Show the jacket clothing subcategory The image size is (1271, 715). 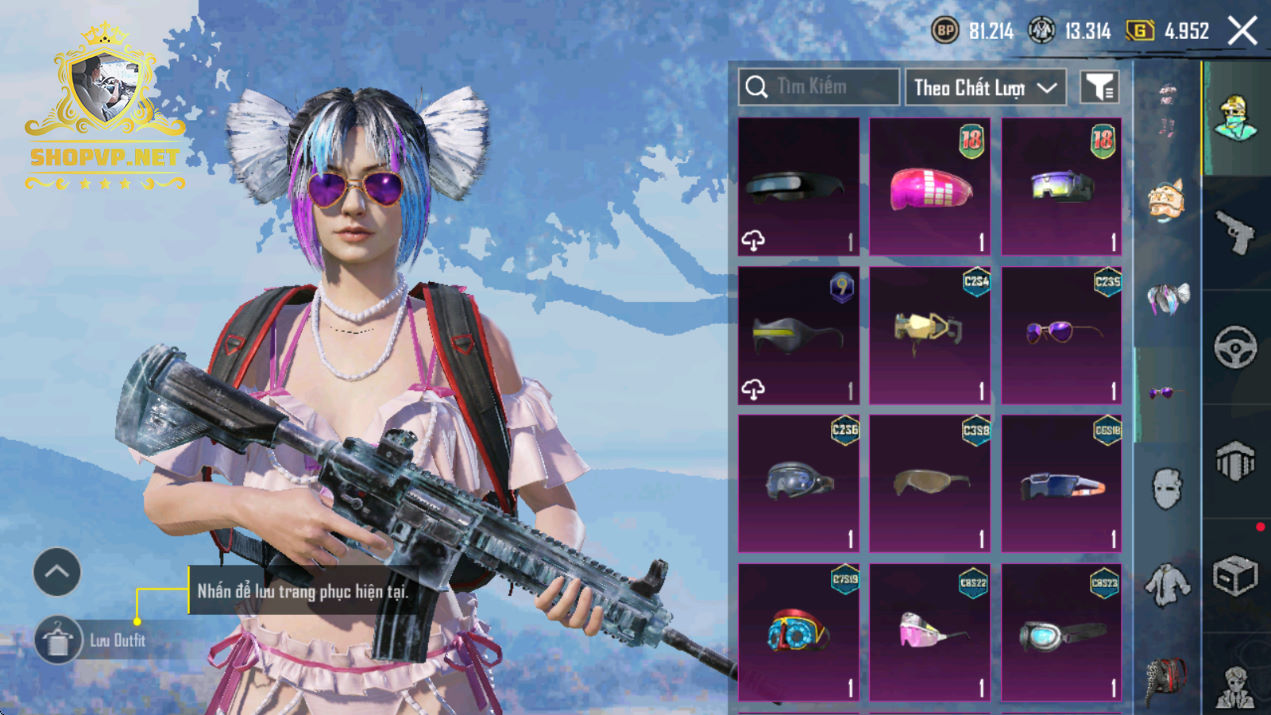point(1167,582)
